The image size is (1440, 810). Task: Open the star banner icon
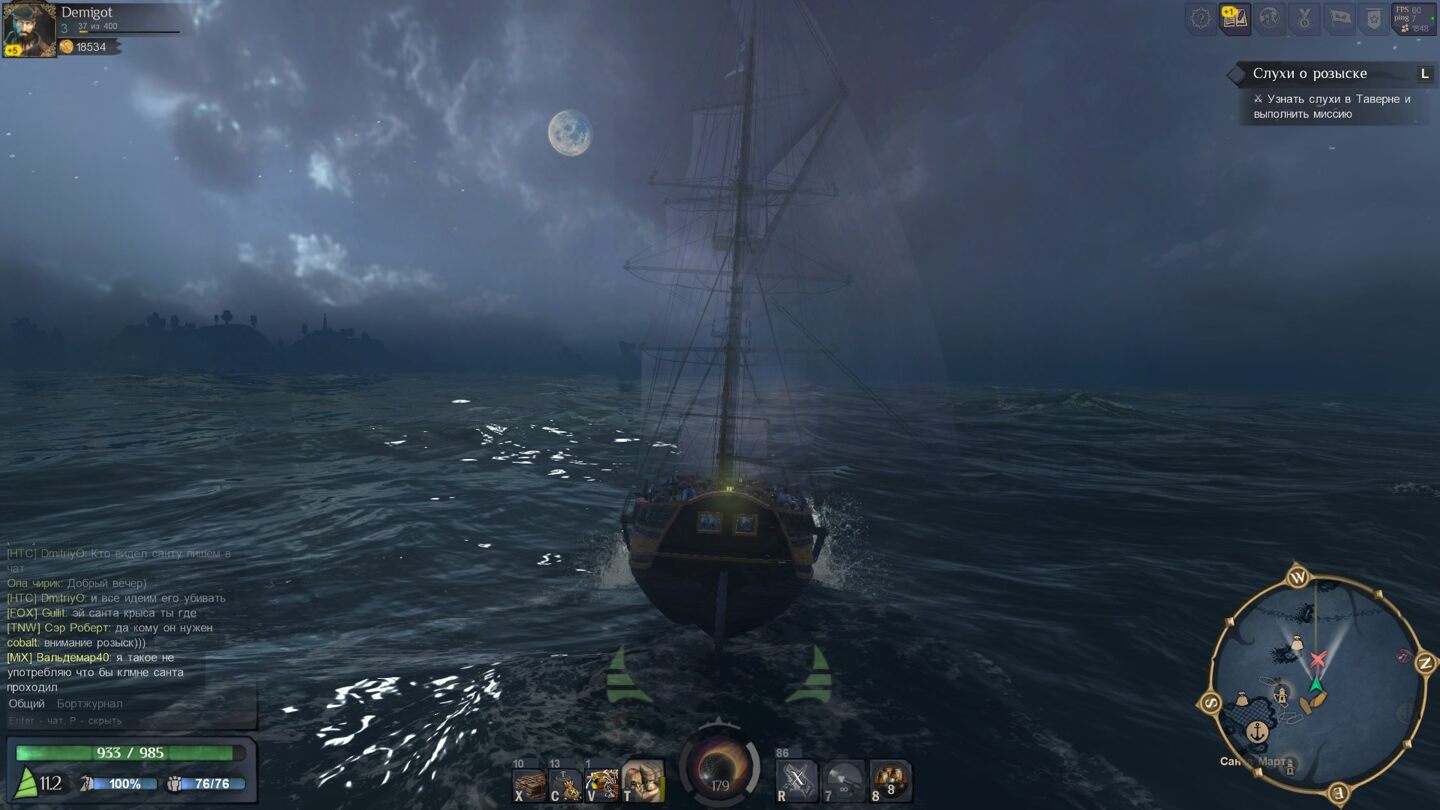[1374, 19]
